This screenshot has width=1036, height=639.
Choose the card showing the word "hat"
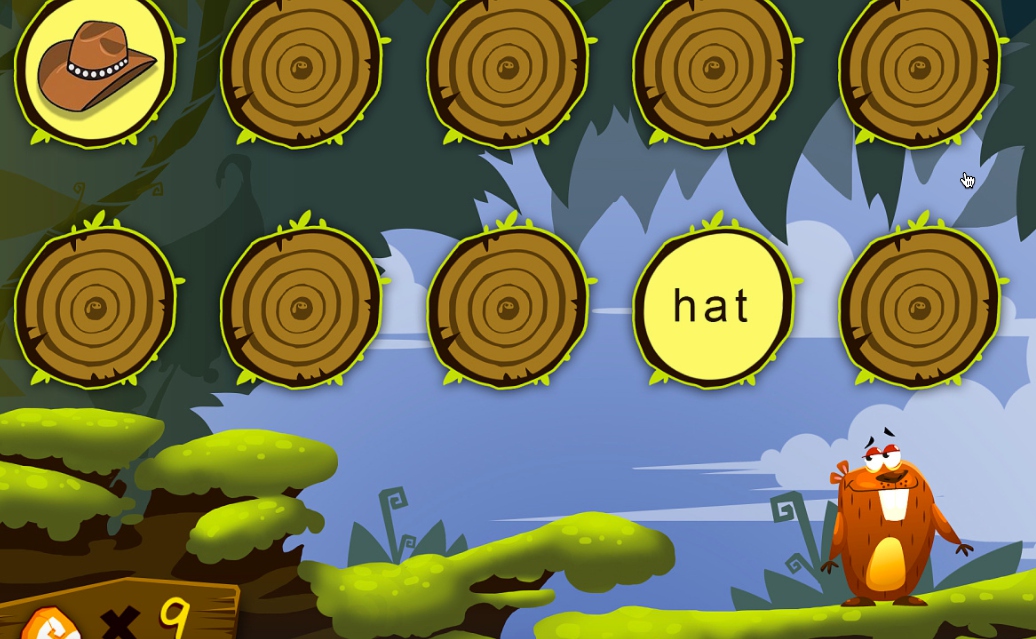(712, 306)
